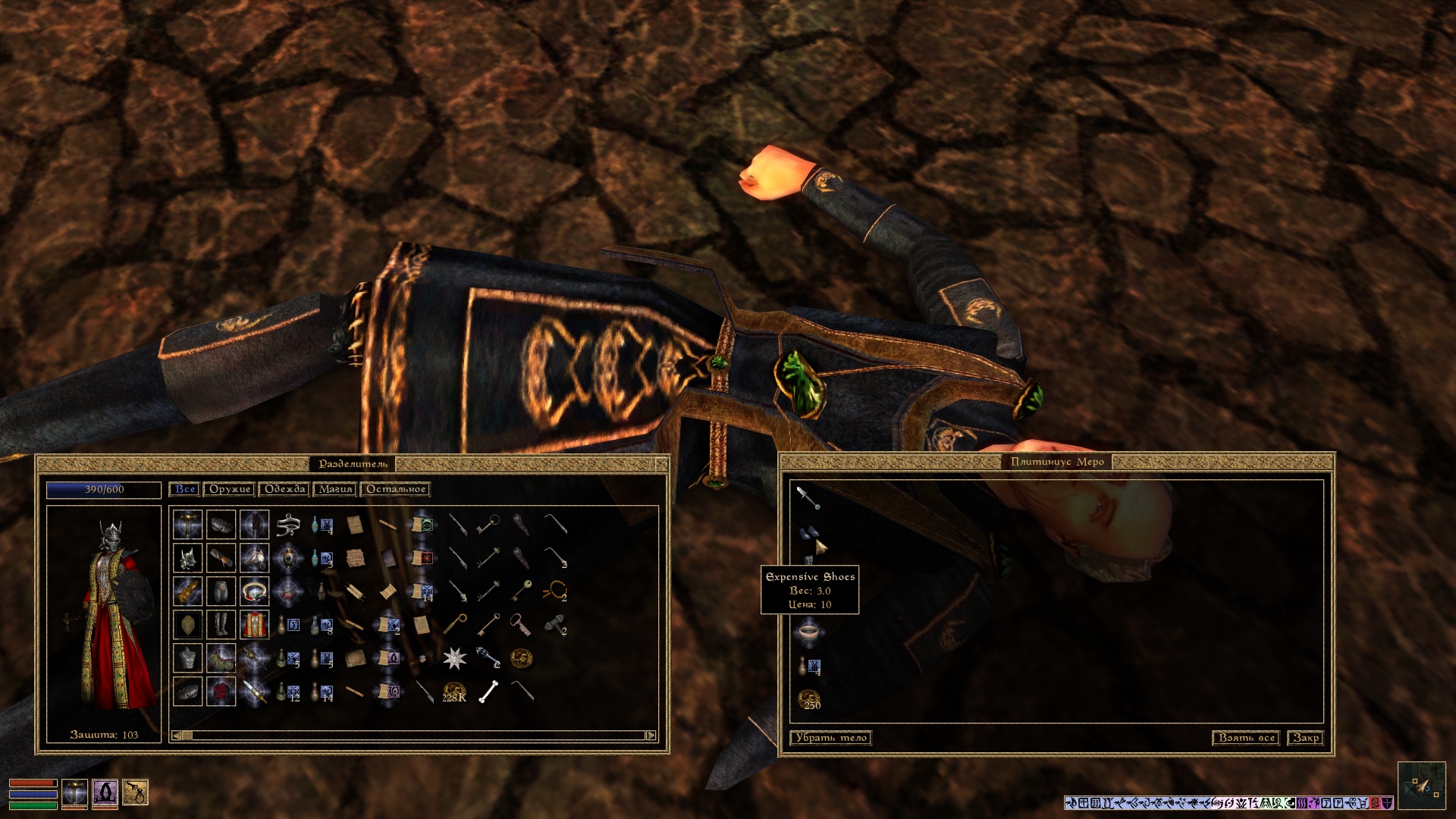Image resolution: width=1456 pixels, height=819 pixels.
Task: Dispose of the corpse with 'Убрать тело'
Action: 830,738
